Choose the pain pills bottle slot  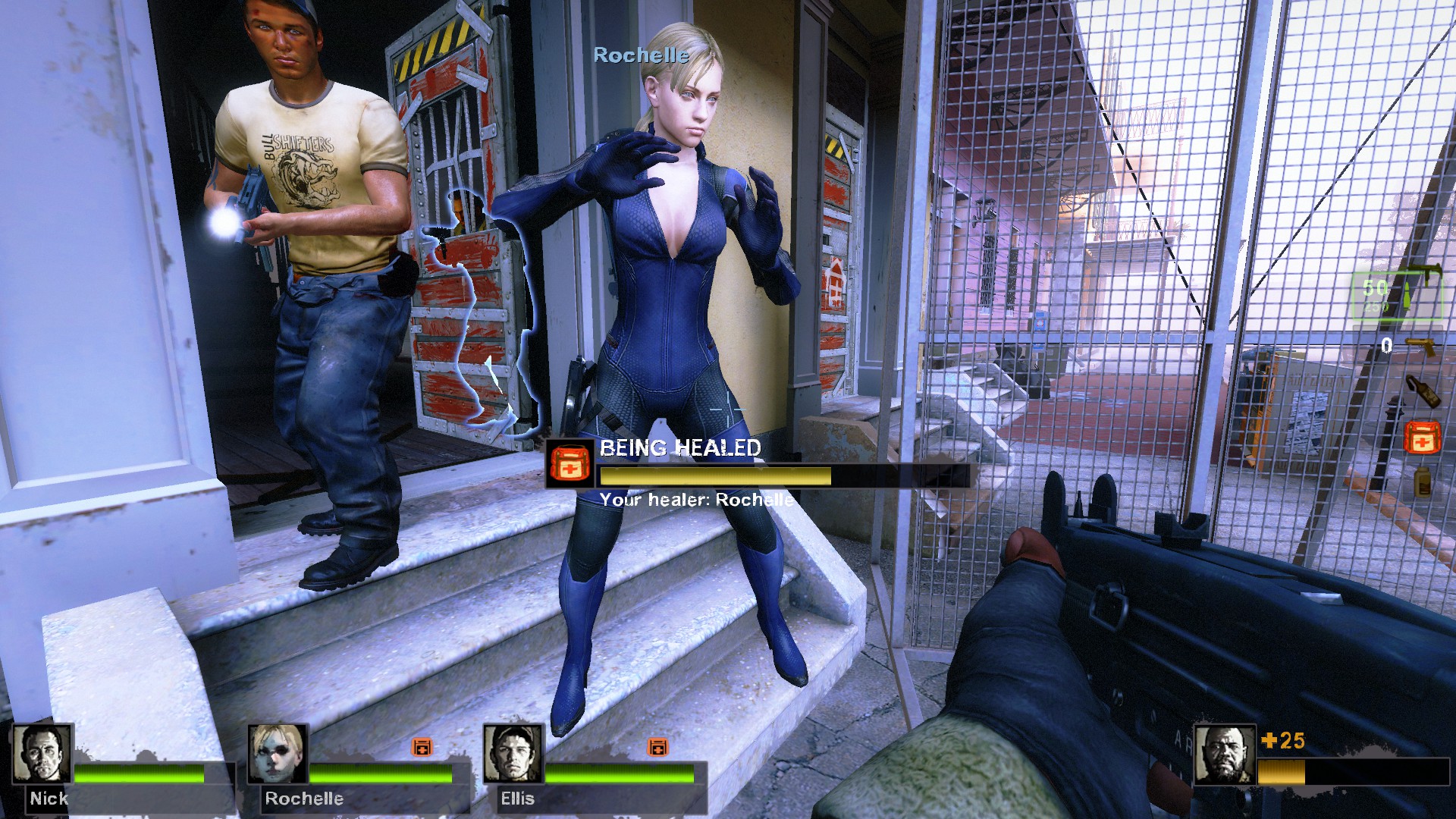point(1422,482)
